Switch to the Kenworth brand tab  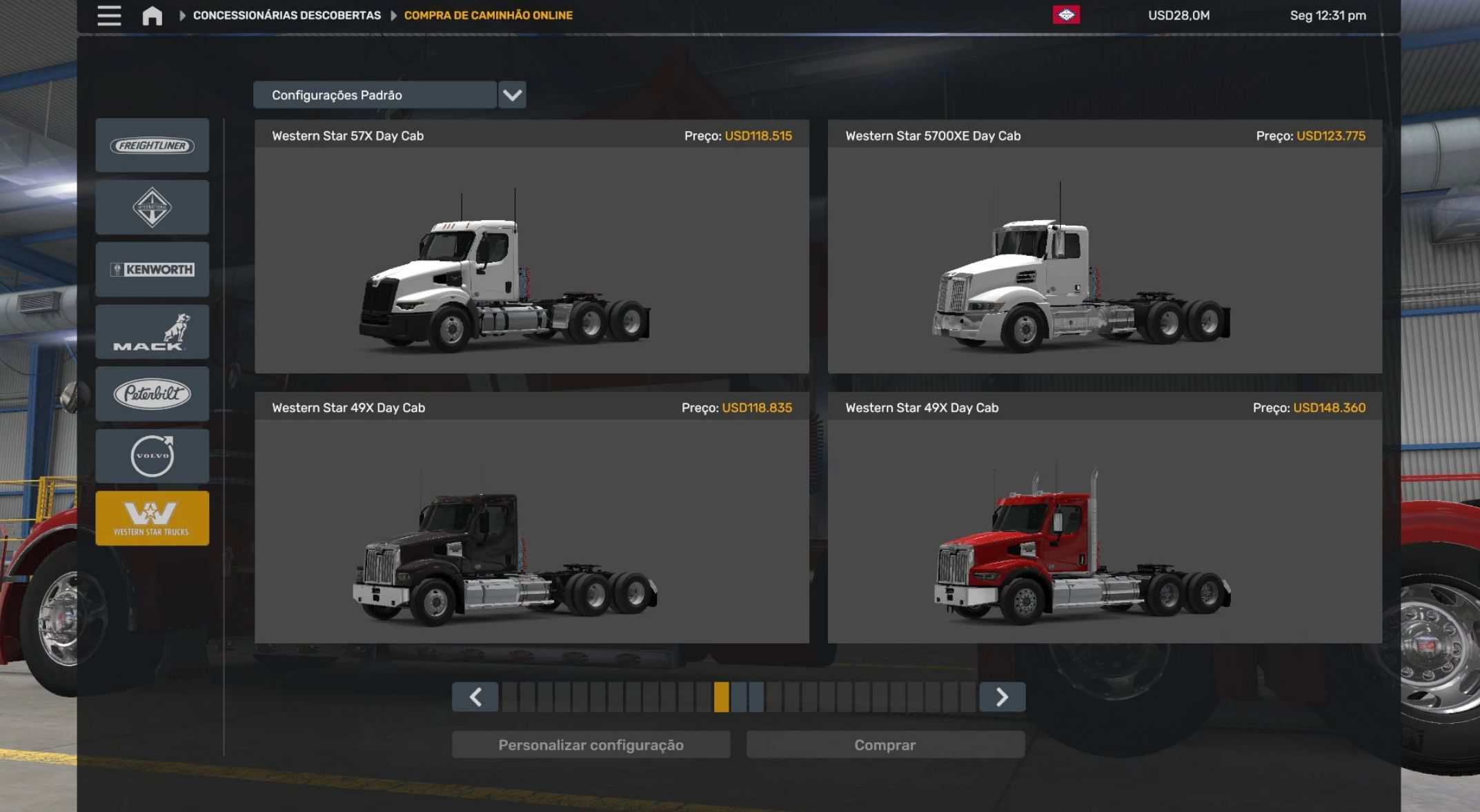[152, 270]
